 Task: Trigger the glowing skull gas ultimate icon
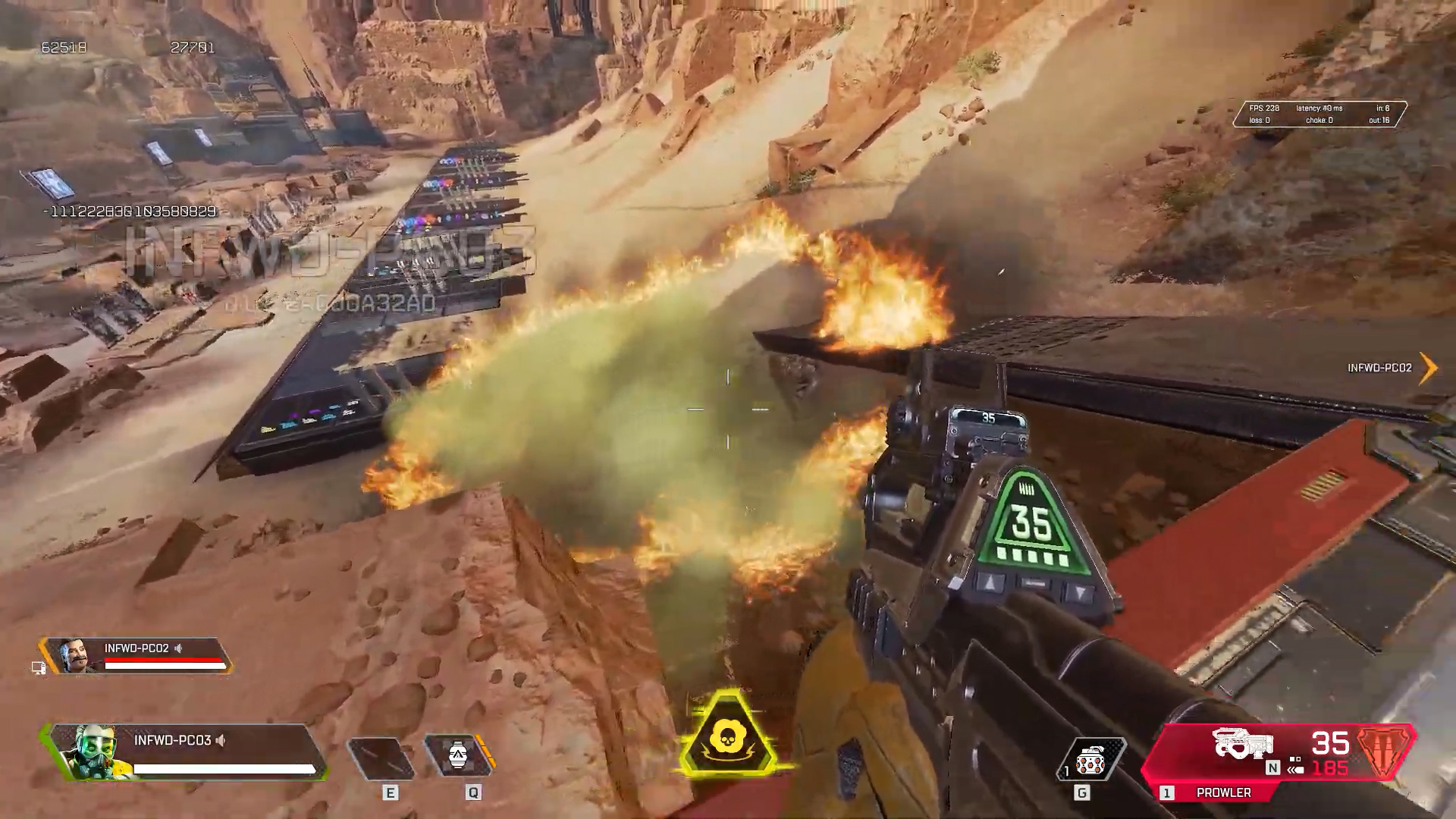pyautogui.click(x=727, y=734)
